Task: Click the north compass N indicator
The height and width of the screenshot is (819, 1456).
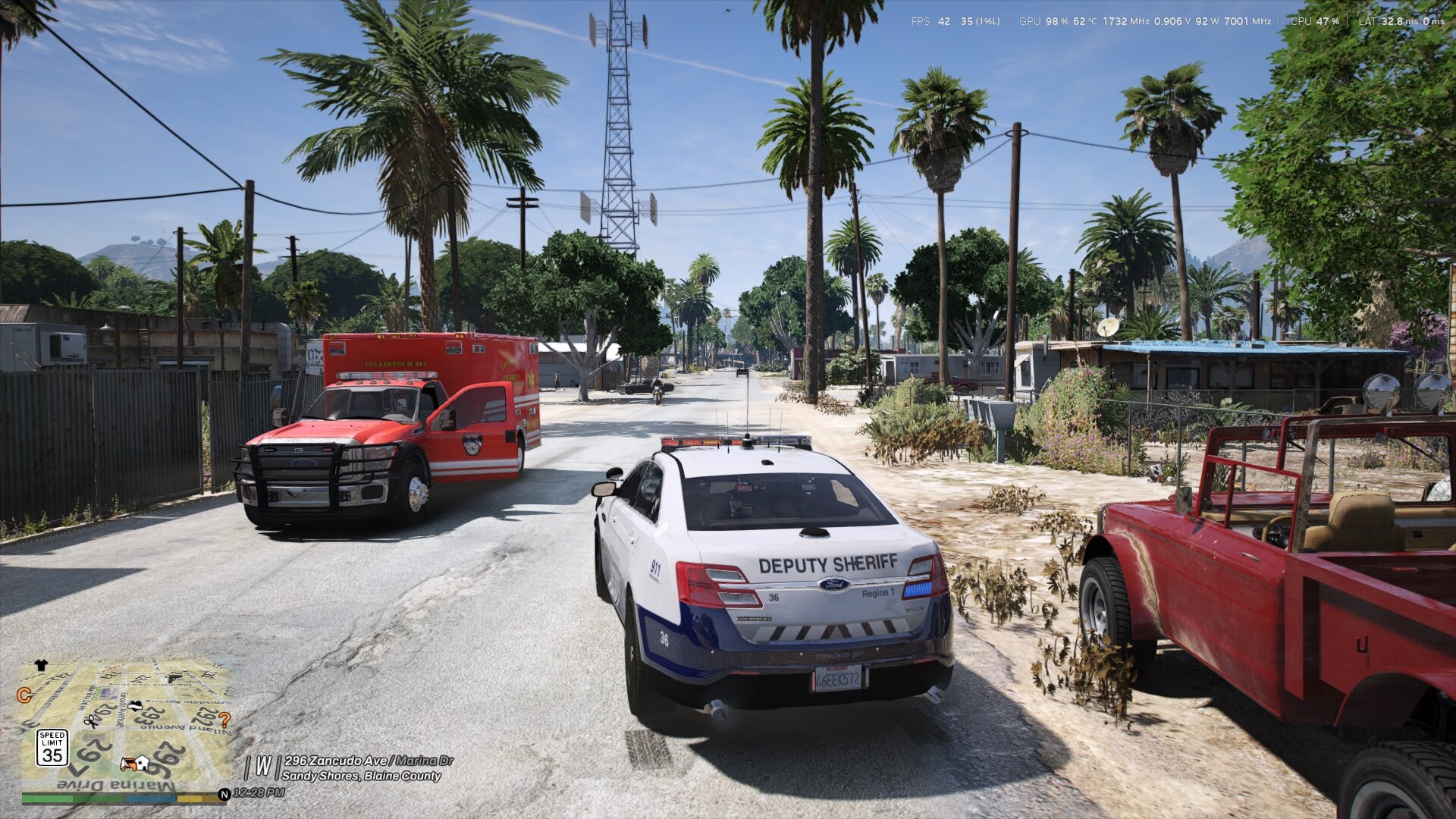Action: (x=224, y=794)
